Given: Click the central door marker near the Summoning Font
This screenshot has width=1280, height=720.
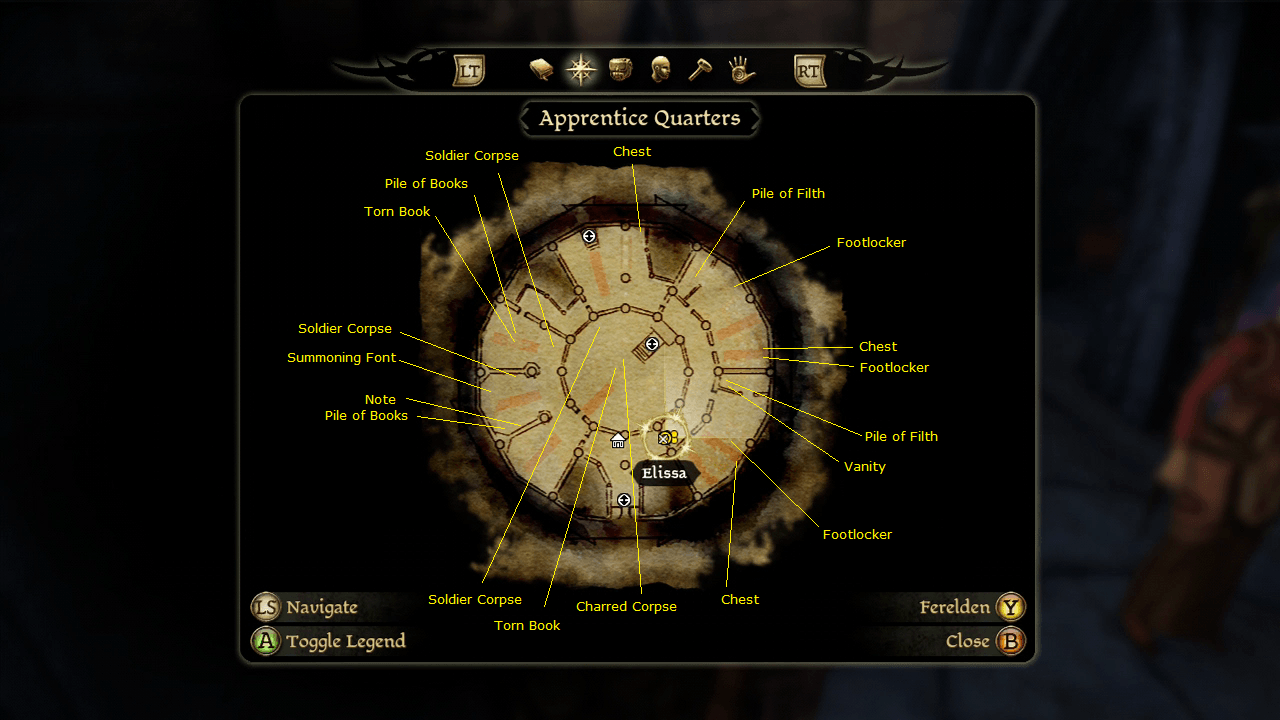Looking at the screenshot, I should click(651, 345).
